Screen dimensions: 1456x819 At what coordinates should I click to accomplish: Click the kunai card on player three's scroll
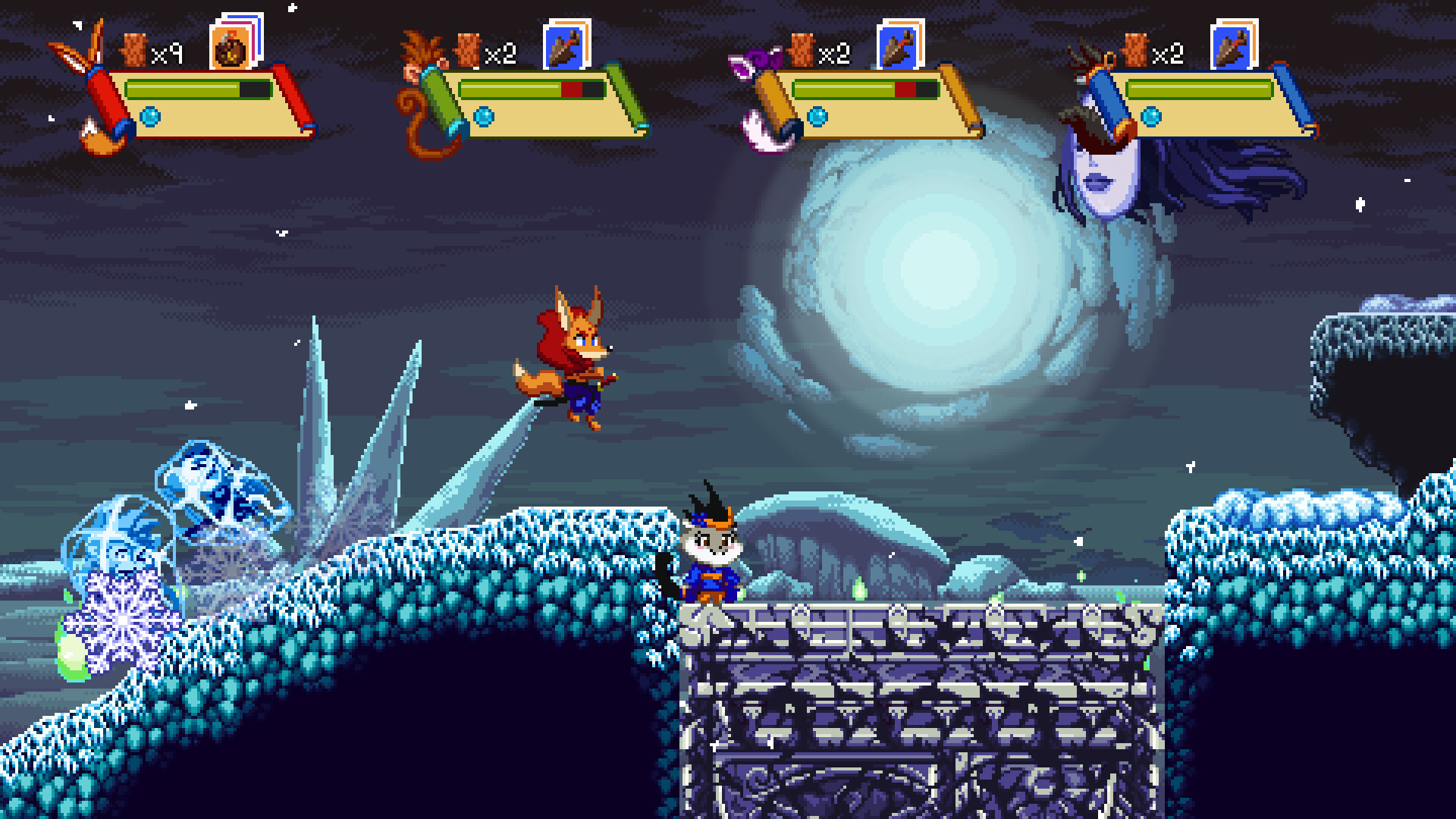899,47
